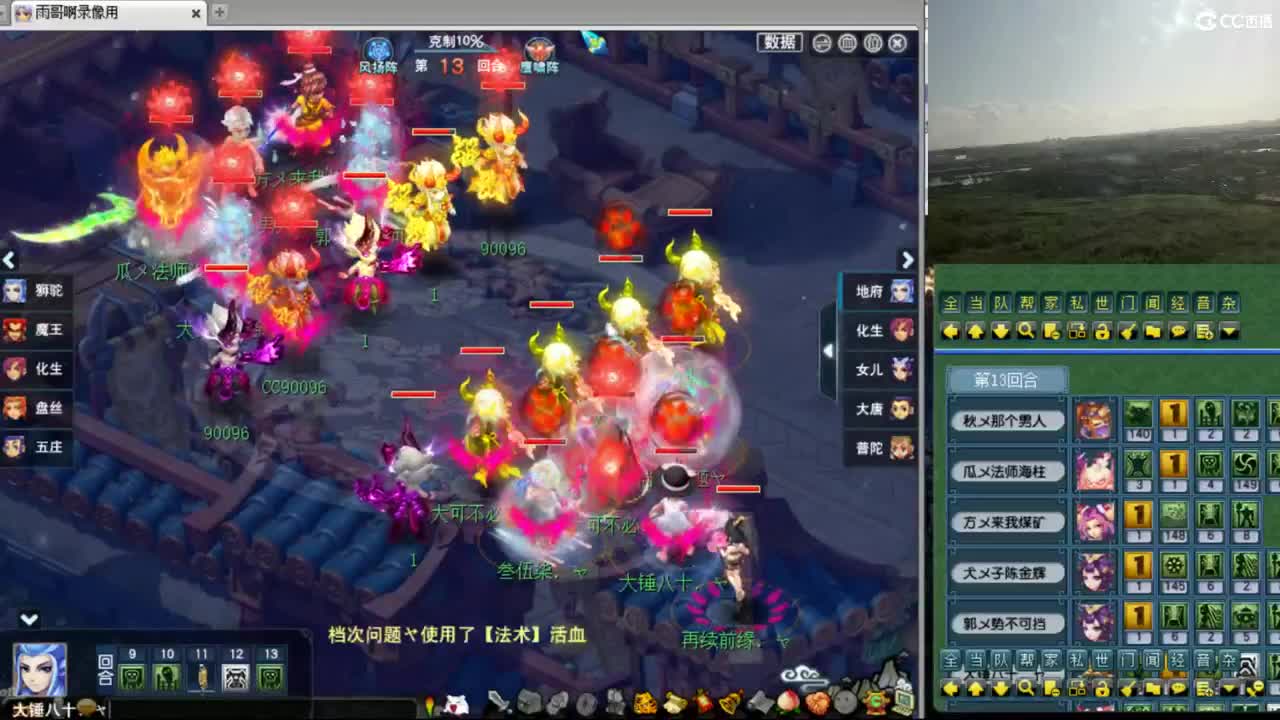Click the 瓜ㄨ法师海柱 player name button
The width and height of the screenshot is (1280, 720).
[x=1006, y=473]
